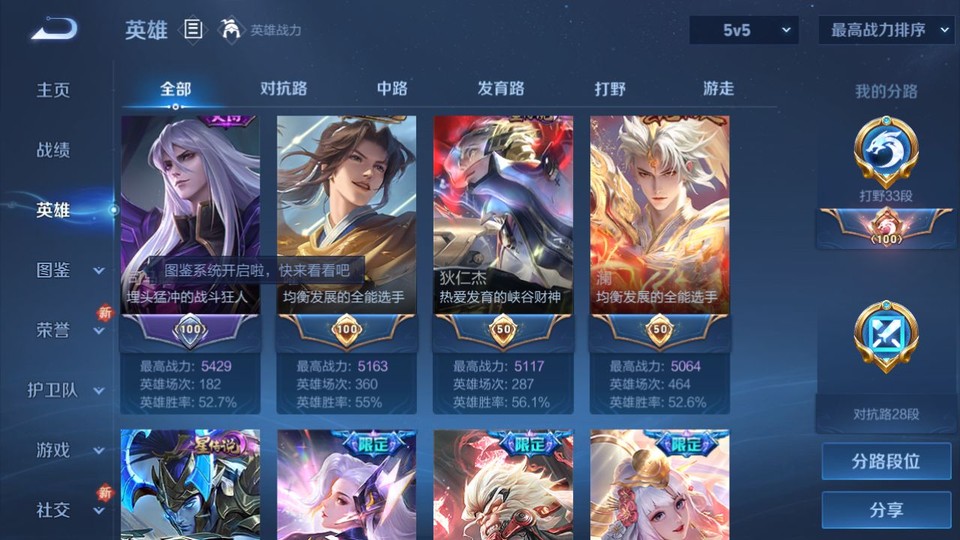The height and width of the screenshot is (540, 960).
Task: Switch to the 对抗路 tab
Action: pyautogui.click(x=283, y=88)
